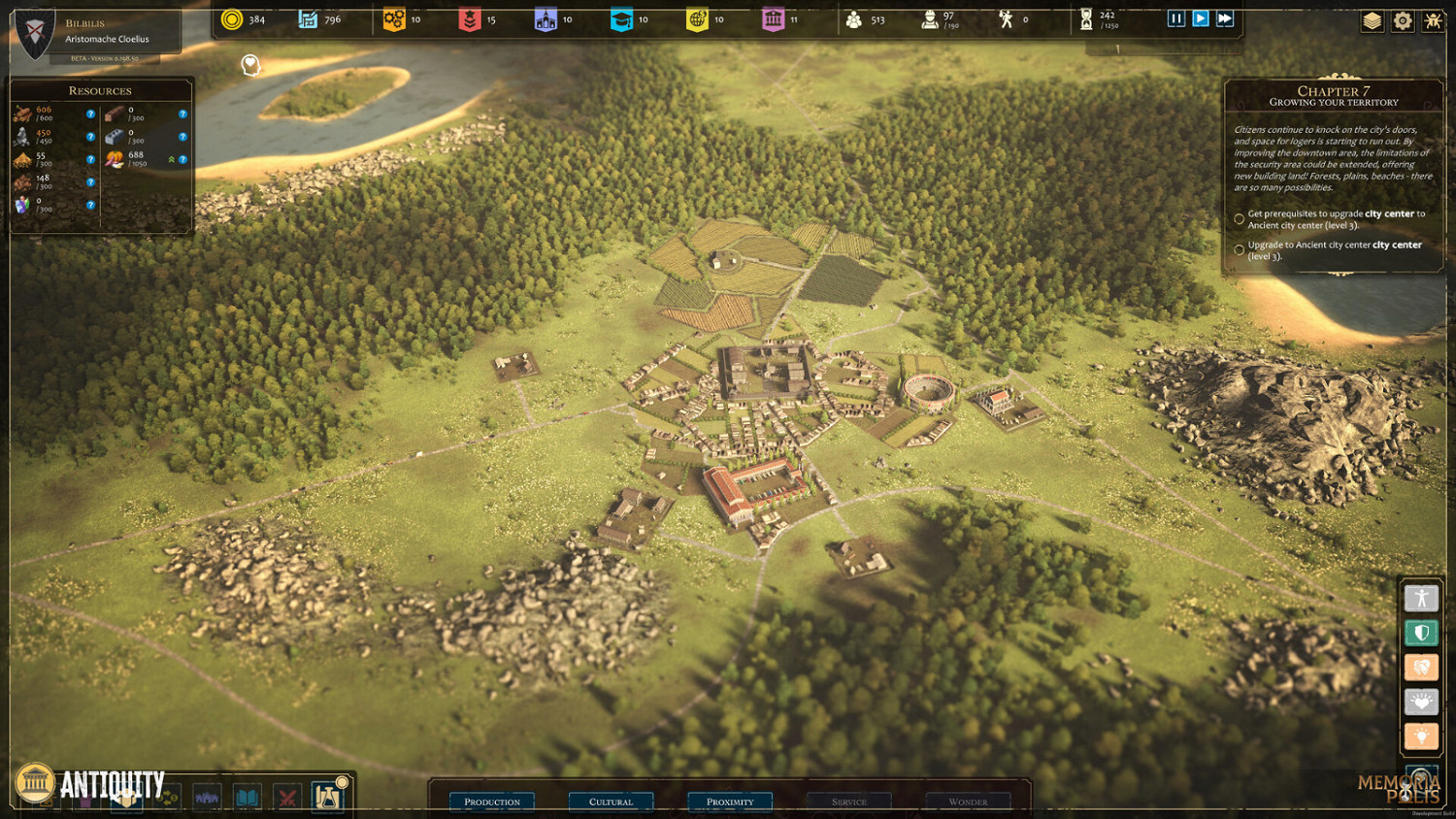Set the game to normal play speed
The width and height of the screenshot is (1456, 819).
[x=1201, y=18]
